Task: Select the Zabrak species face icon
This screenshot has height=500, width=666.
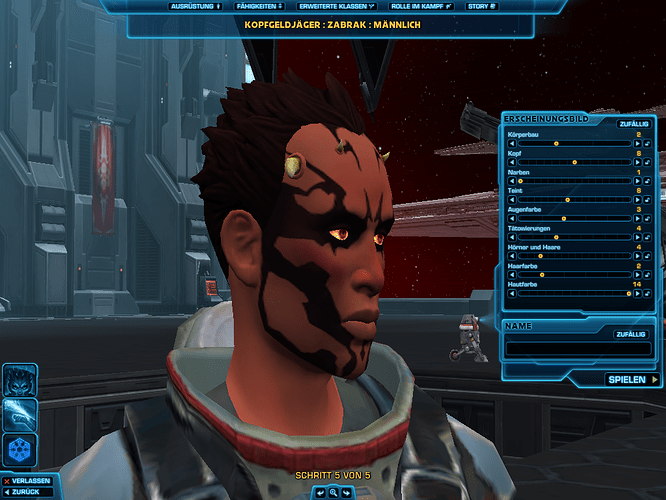Action: (x=20, y=379)
